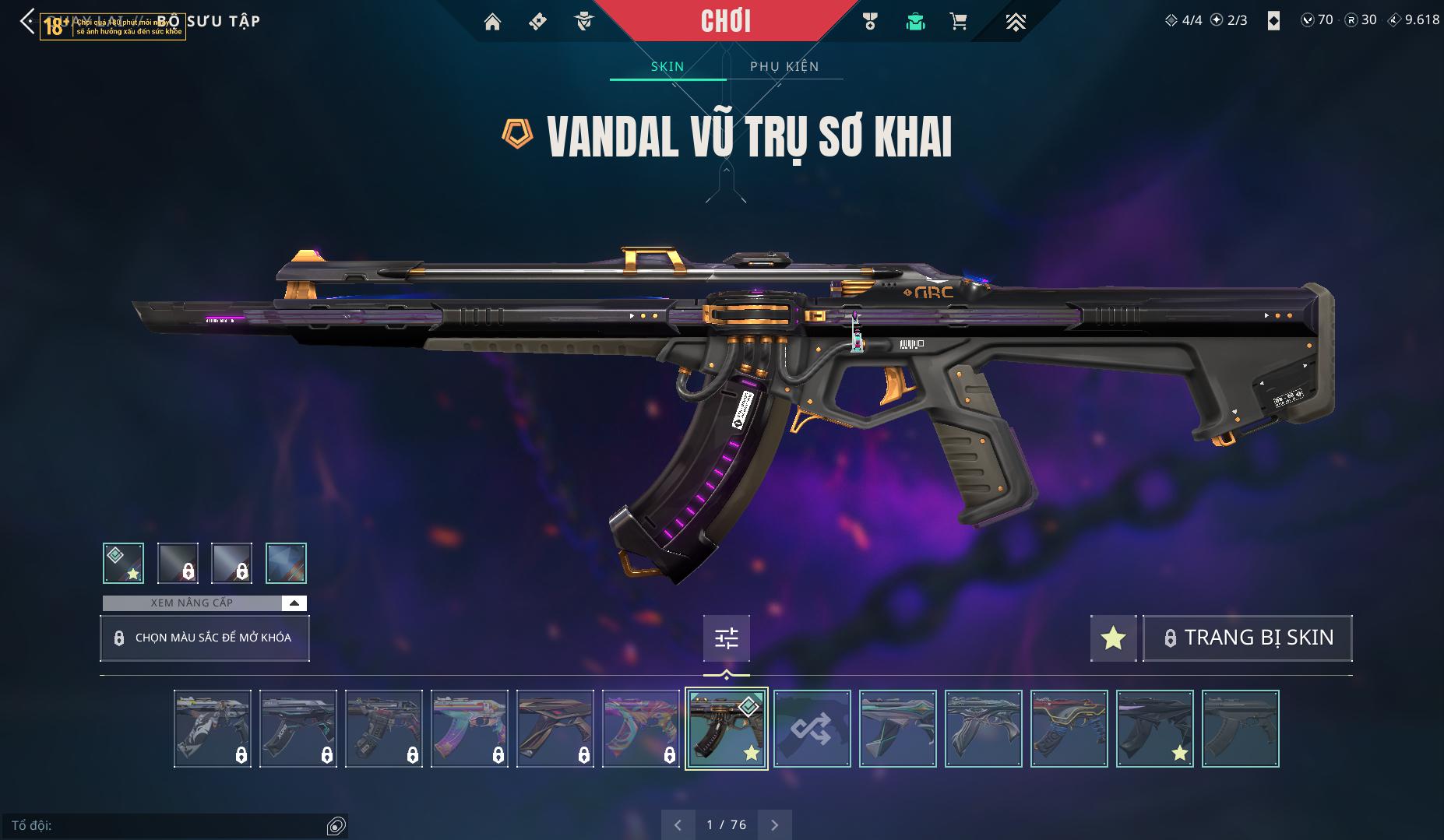Select the SKIN tab
This screenshot has width=1444, height=840.
pyautogui.click(x=667, y=66)
